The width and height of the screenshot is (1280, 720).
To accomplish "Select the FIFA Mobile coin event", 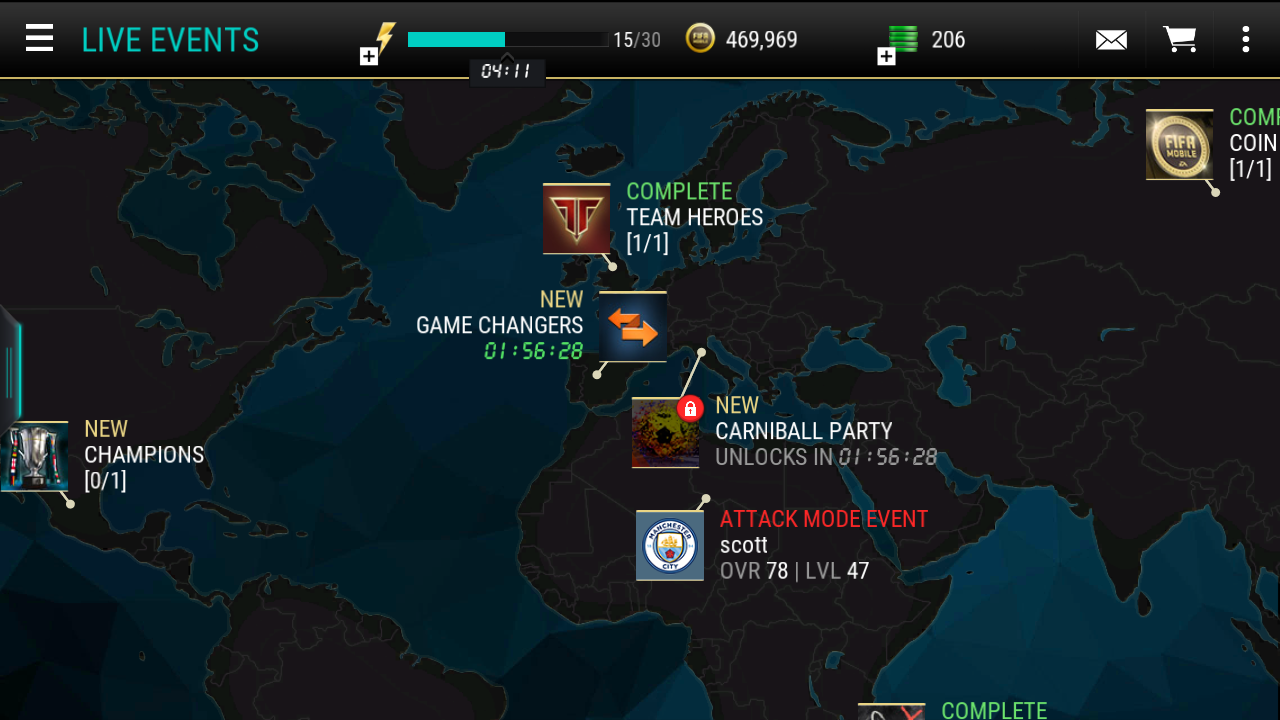I will tap(1179, 145).
